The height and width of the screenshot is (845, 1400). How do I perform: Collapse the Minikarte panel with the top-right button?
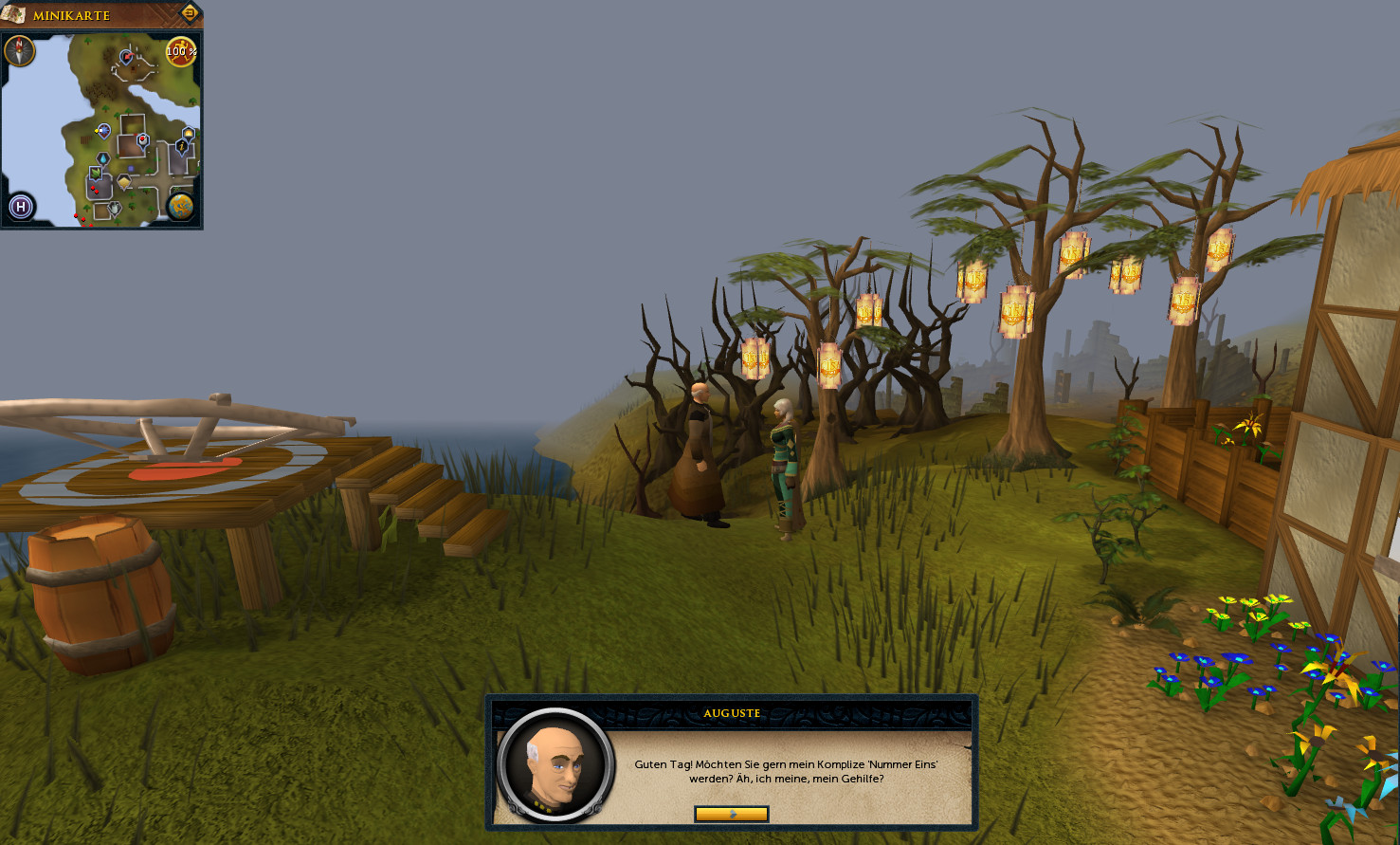click(190, 13)
